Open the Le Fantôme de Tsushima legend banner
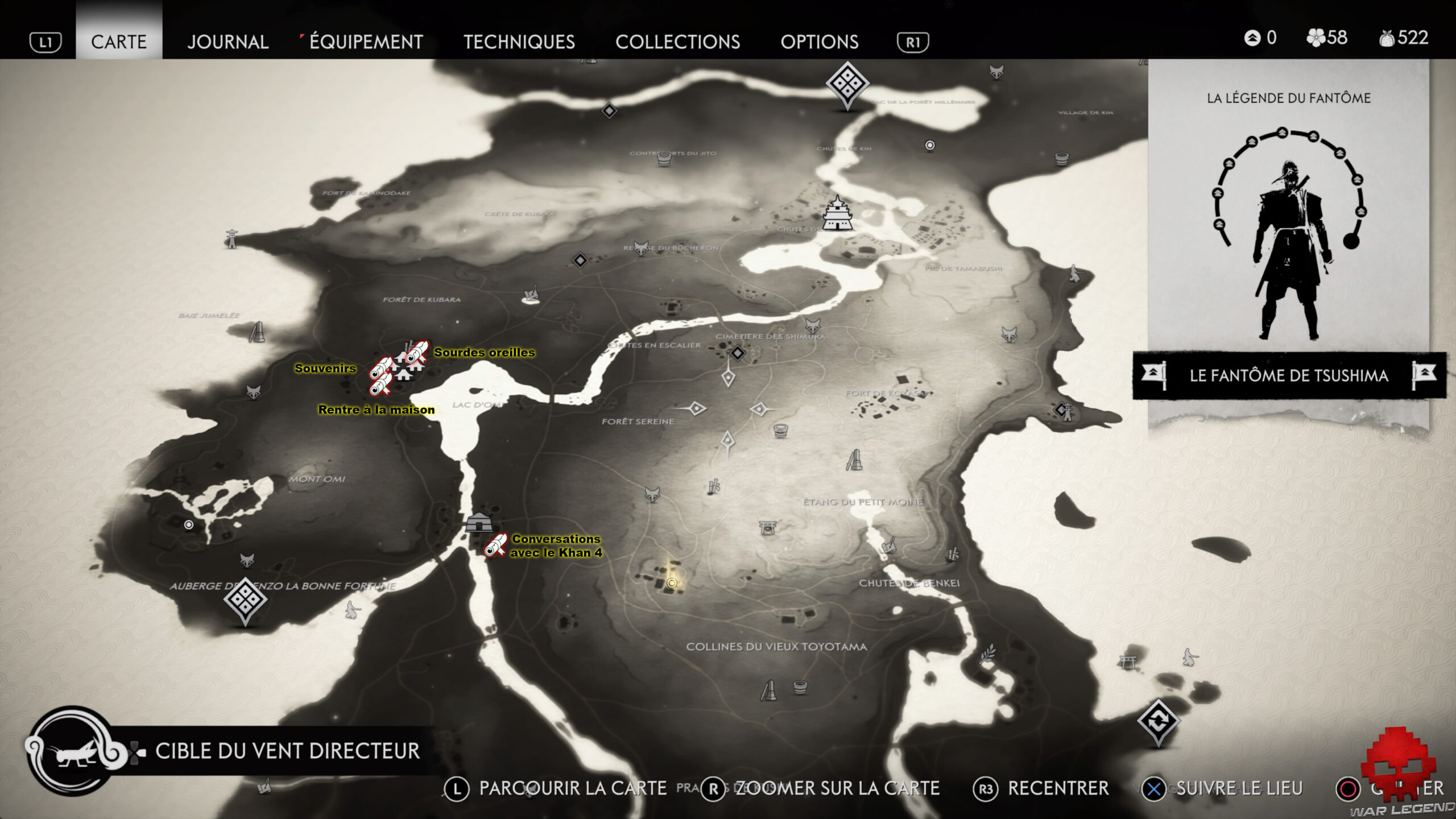Screen dimensions: 1456x819 1289,375
